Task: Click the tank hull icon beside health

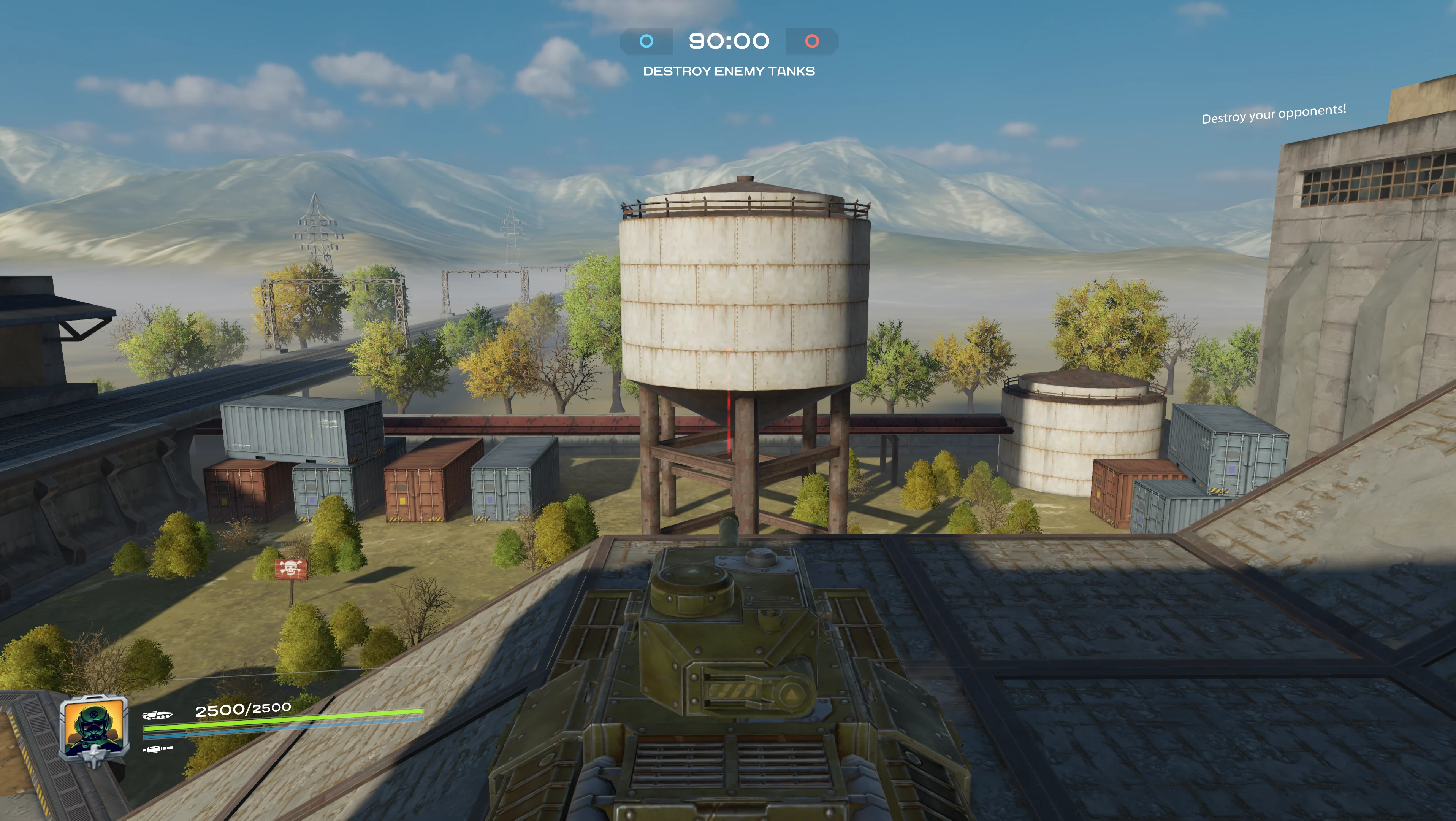Action: click(x=157, y=715)
